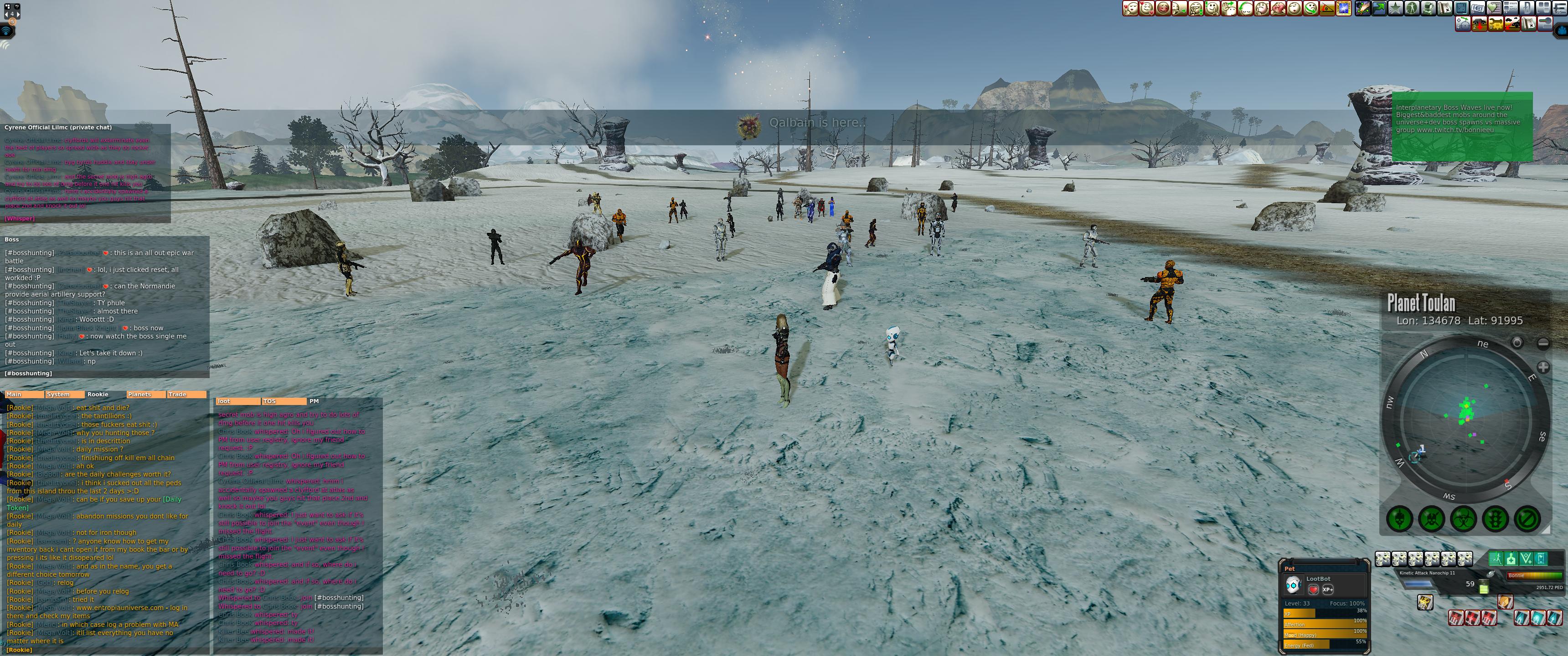
Task: Open the map scroll icon in top toolbar
Action: [1444, 9]
